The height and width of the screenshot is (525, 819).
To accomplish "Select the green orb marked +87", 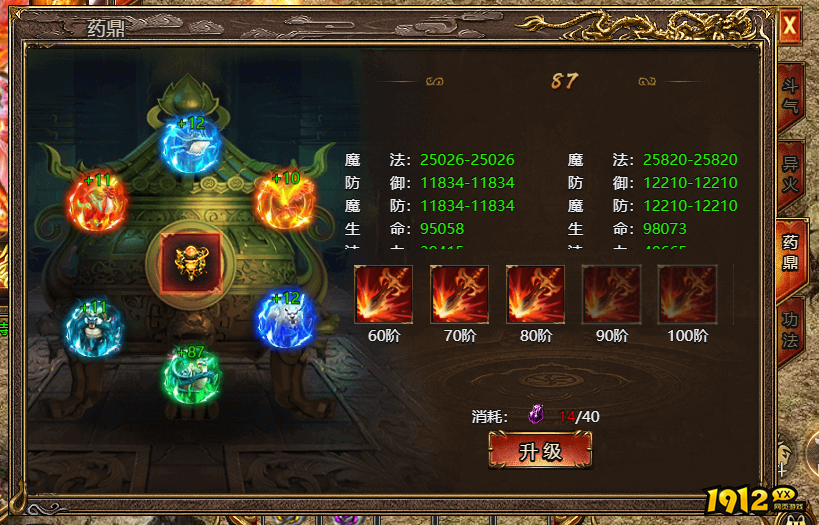I will 191,374.
